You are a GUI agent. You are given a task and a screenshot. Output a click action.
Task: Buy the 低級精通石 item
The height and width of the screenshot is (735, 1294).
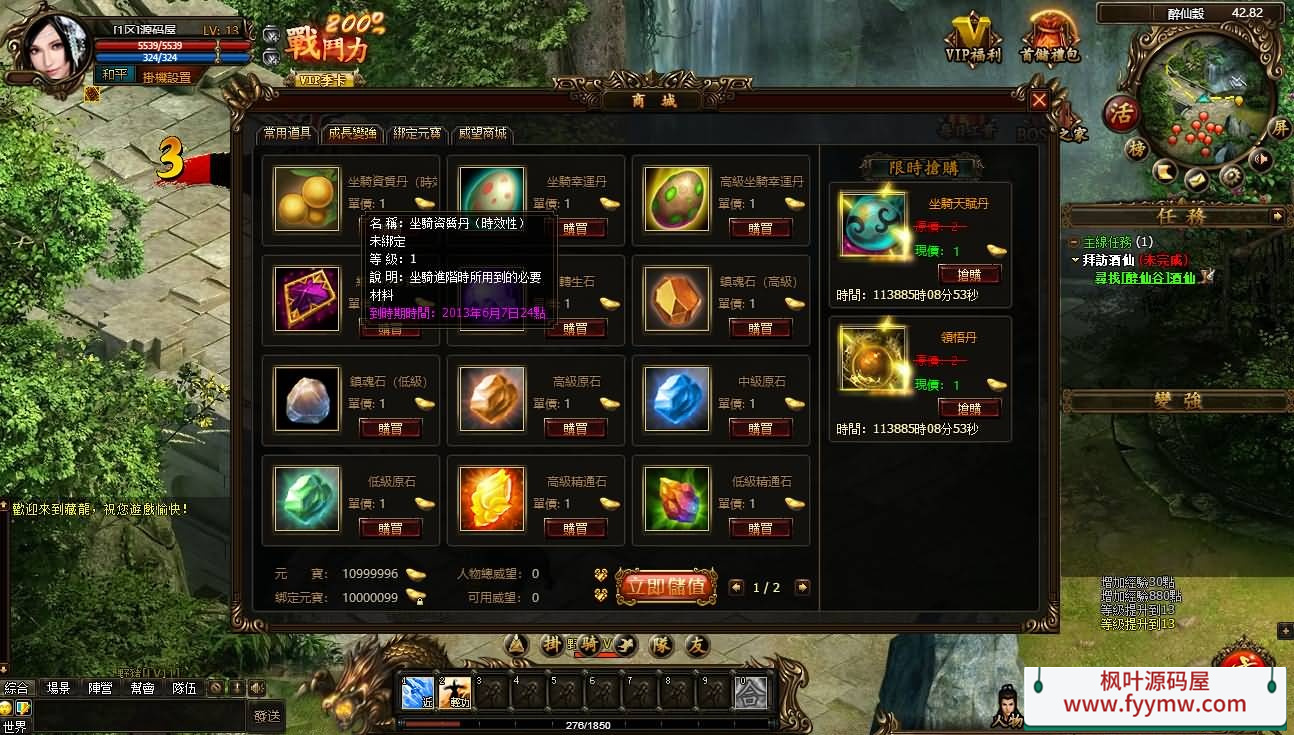[760, 528]
